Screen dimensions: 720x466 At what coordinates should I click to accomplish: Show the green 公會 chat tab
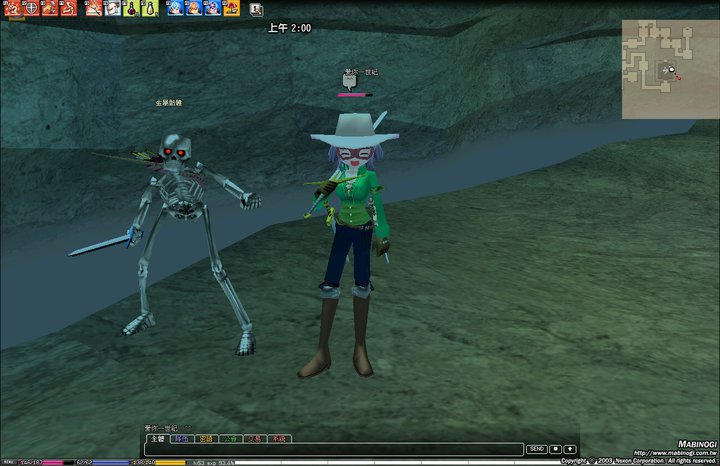230,438
